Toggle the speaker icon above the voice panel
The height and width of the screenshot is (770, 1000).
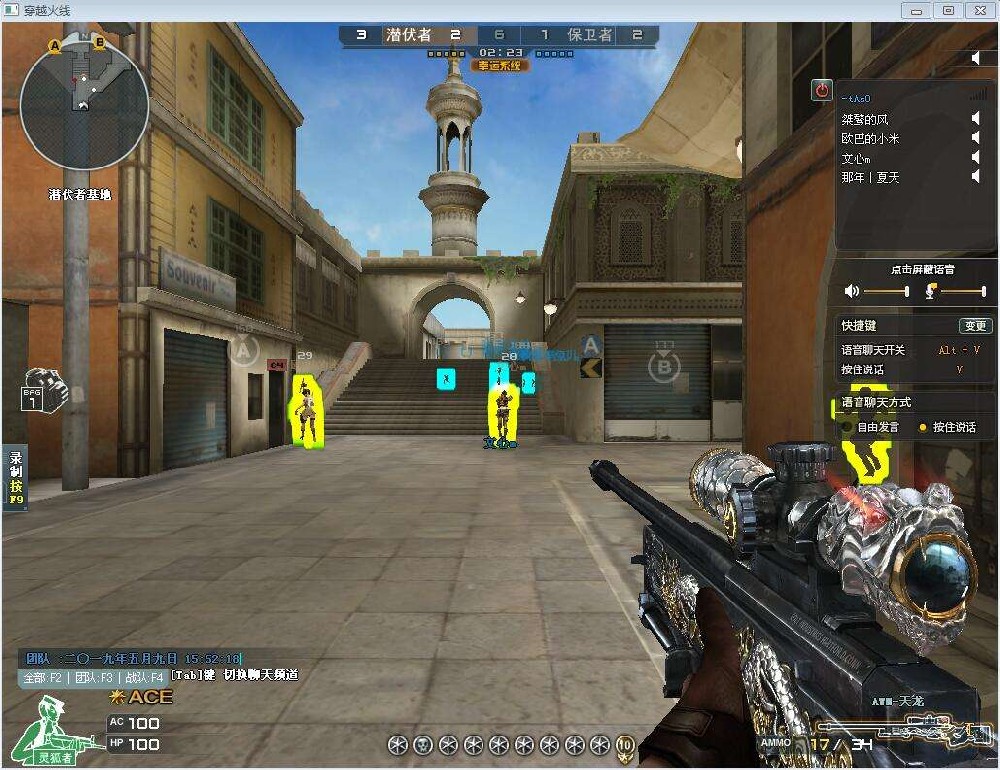tap(976, 58)
